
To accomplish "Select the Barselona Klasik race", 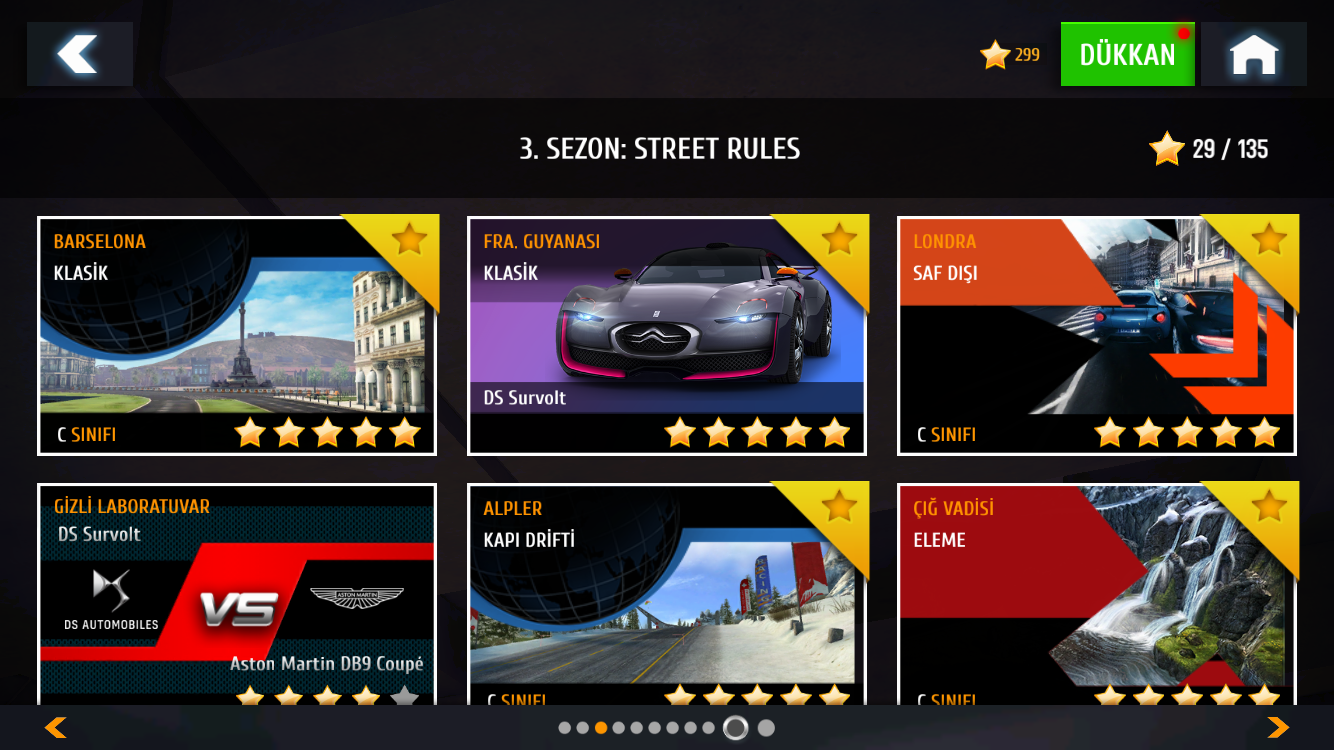I will point(237,336).
